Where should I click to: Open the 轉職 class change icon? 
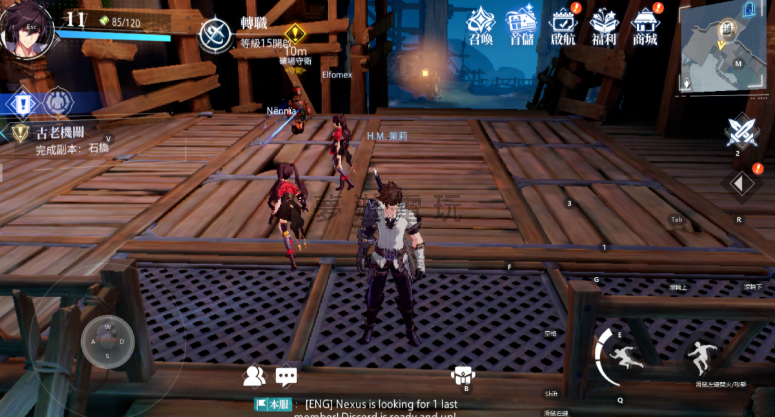click(214, 35)
